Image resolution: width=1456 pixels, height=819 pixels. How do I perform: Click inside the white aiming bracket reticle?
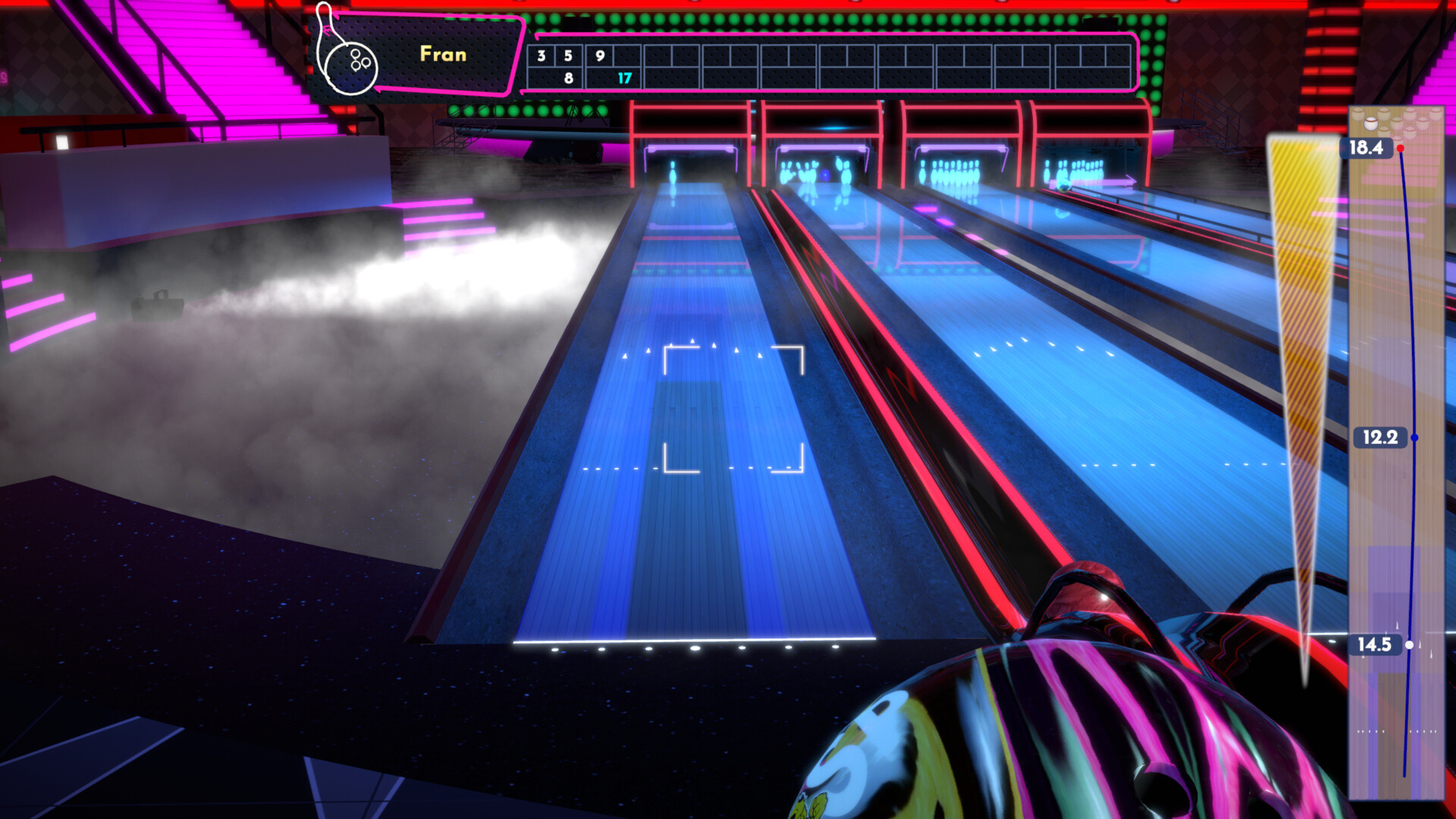click(733, 409)
